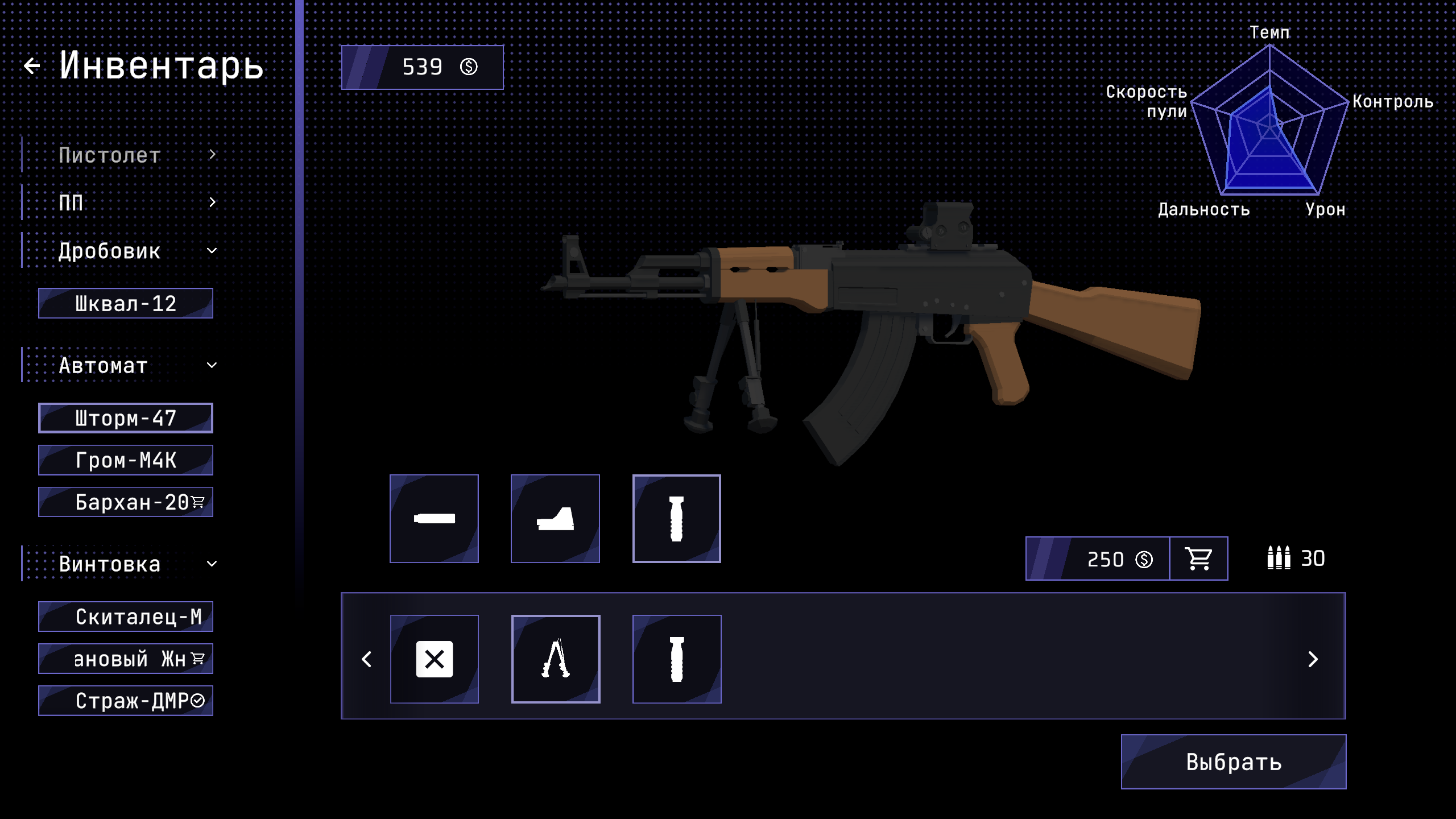
Task: Click the right arrow in the attachment carousel
Action: (x=1313, y=659)
